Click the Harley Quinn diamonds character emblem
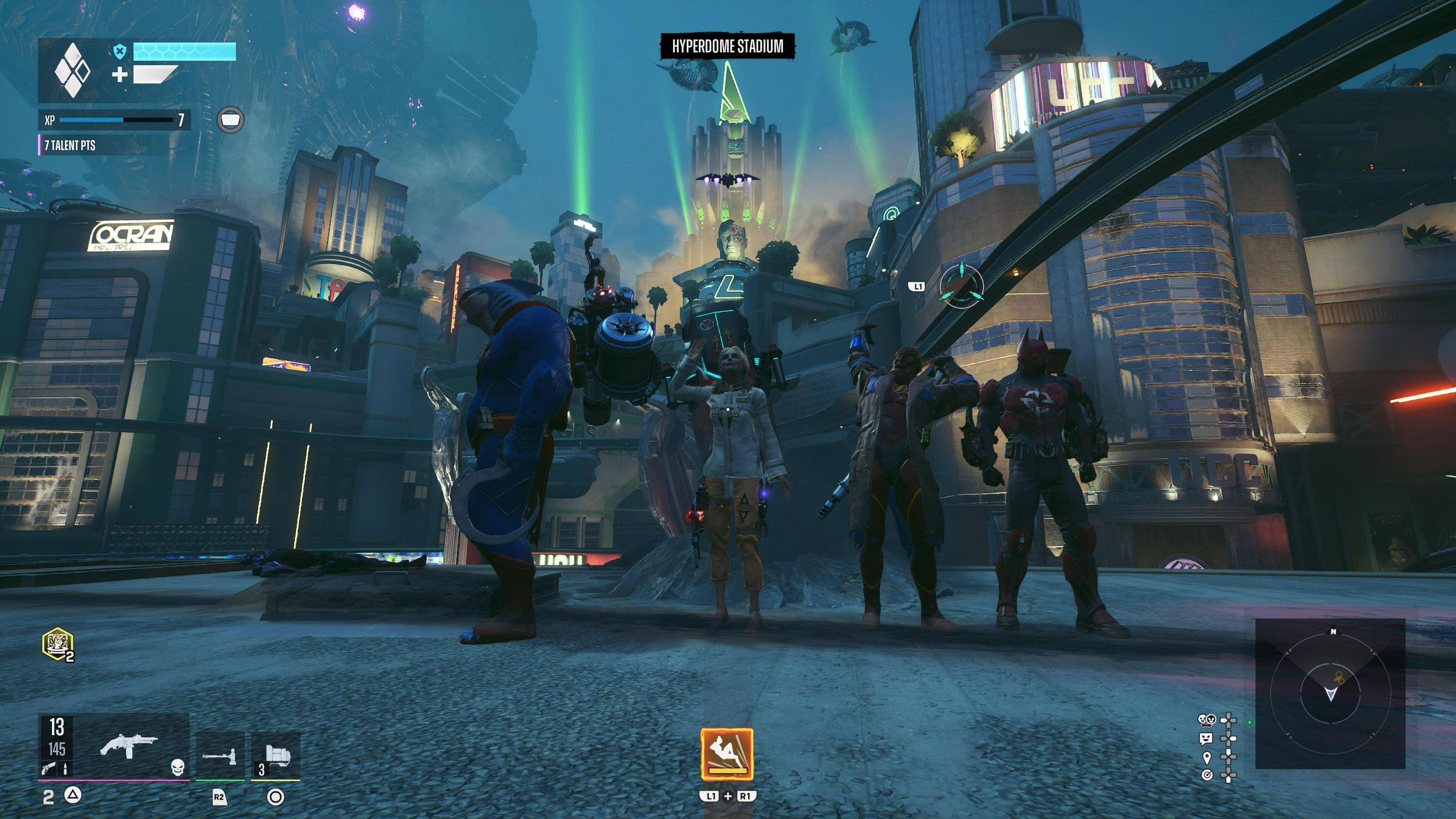1456x819 pixels. click(72, 71)
